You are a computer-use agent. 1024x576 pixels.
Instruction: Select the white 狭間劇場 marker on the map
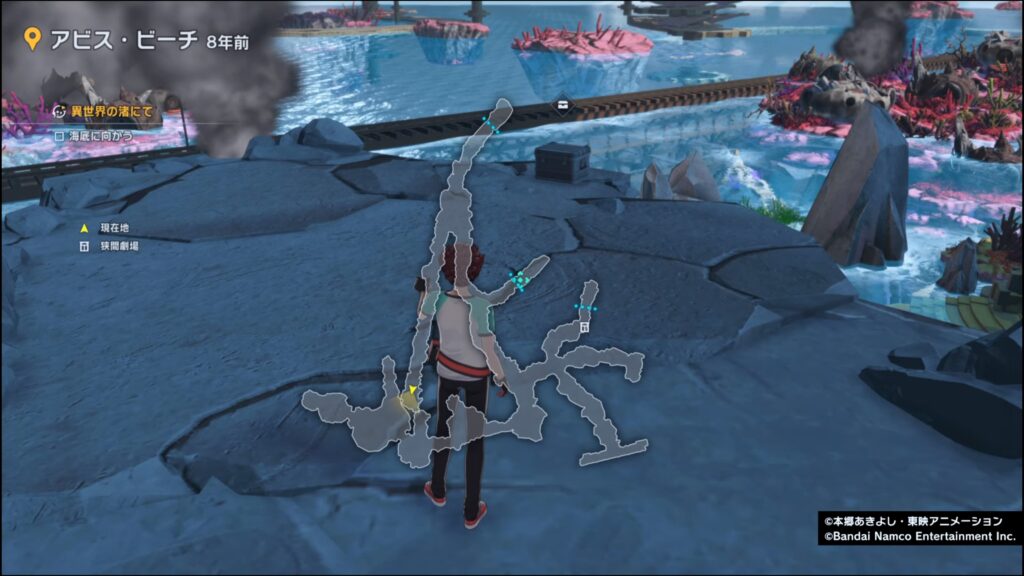coord(583,326)
